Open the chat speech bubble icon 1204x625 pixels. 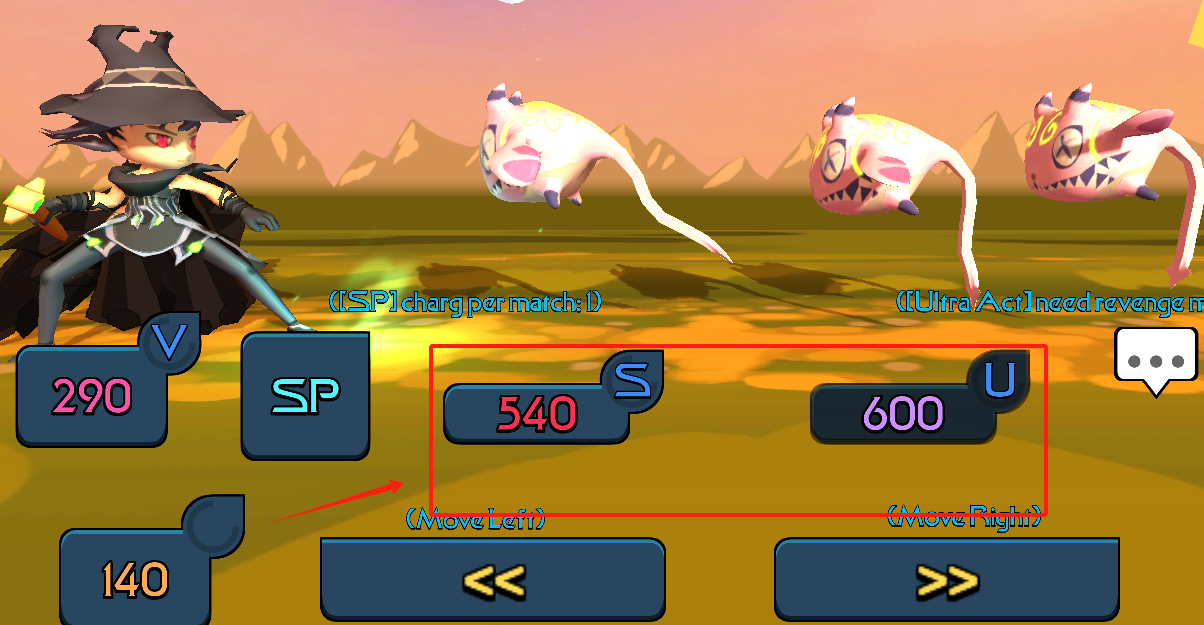(1155, 357)
